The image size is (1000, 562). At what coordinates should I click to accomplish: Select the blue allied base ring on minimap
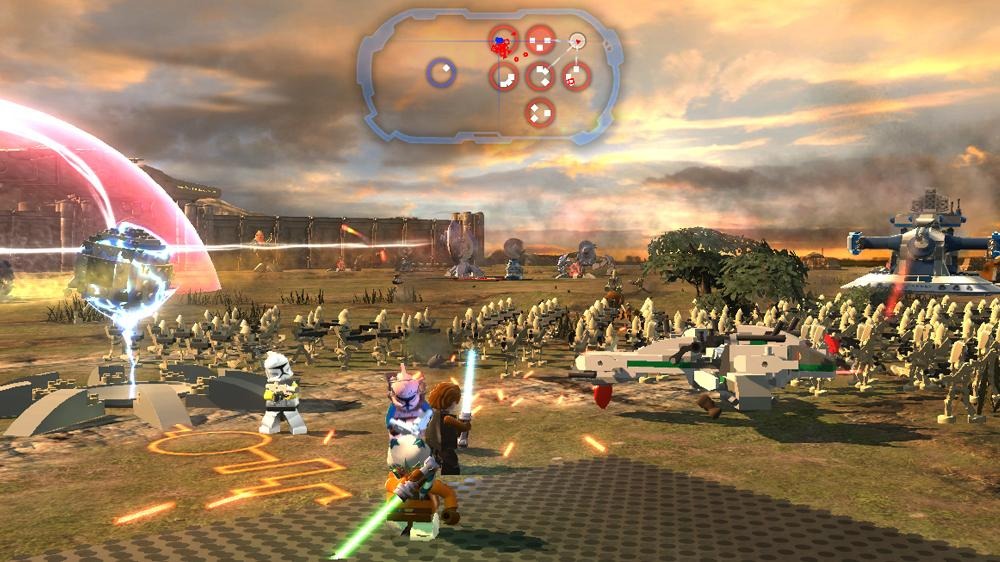click(441, 72)
